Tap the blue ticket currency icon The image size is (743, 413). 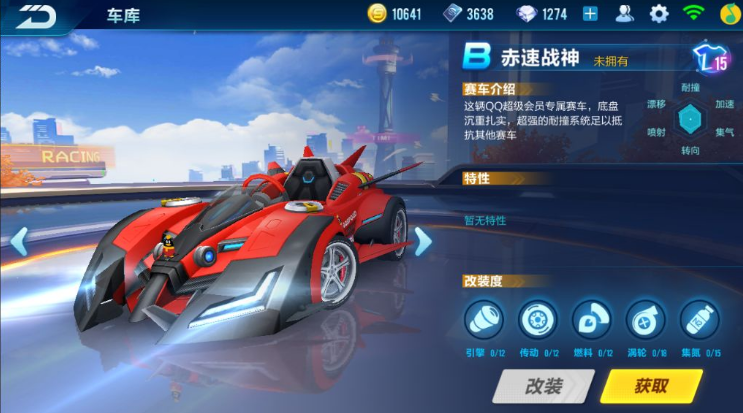[x=453, y=14]
